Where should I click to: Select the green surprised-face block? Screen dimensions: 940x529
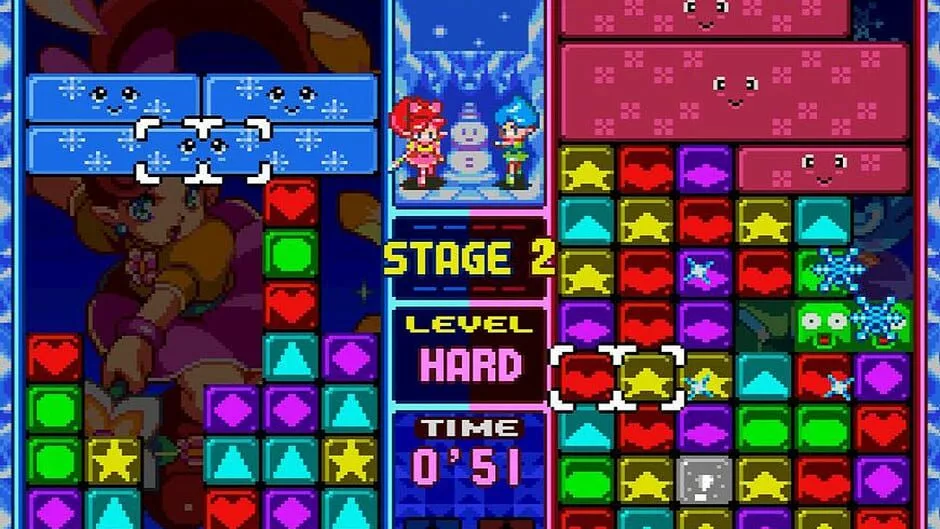point(824,322)
